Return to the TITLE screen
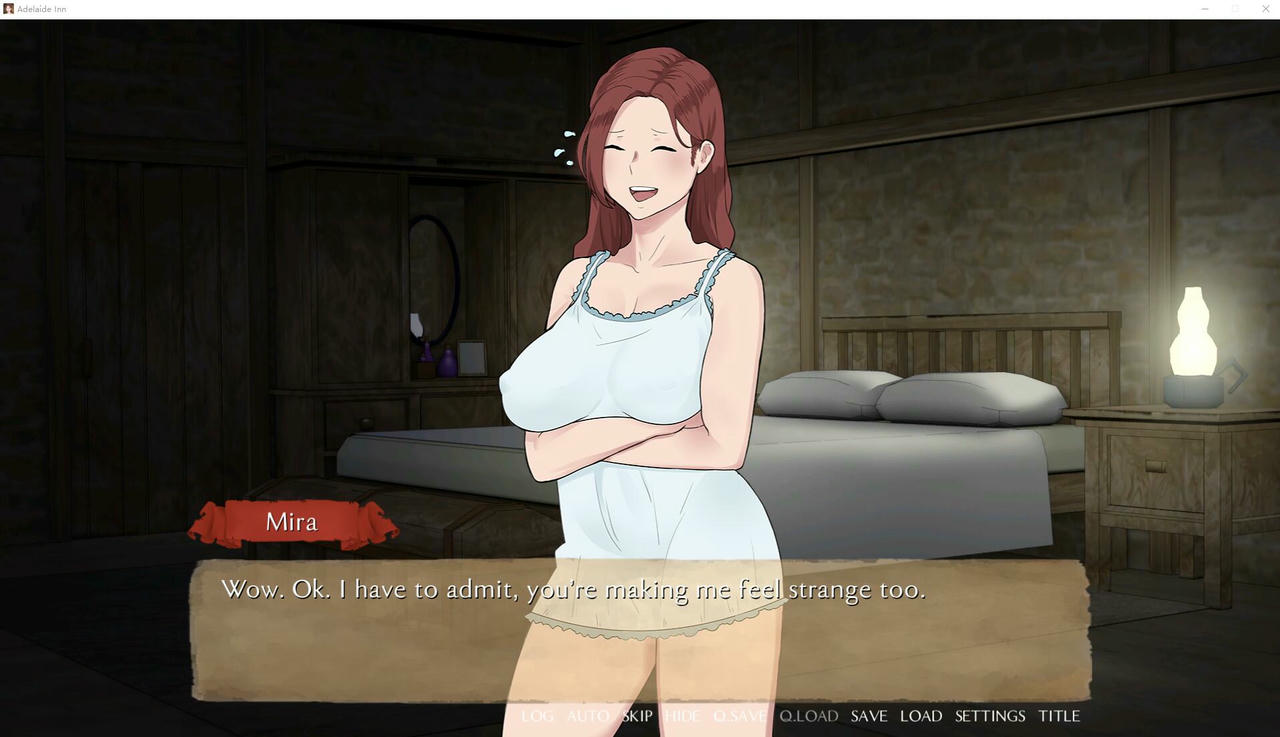 [x=1059, y=716]
